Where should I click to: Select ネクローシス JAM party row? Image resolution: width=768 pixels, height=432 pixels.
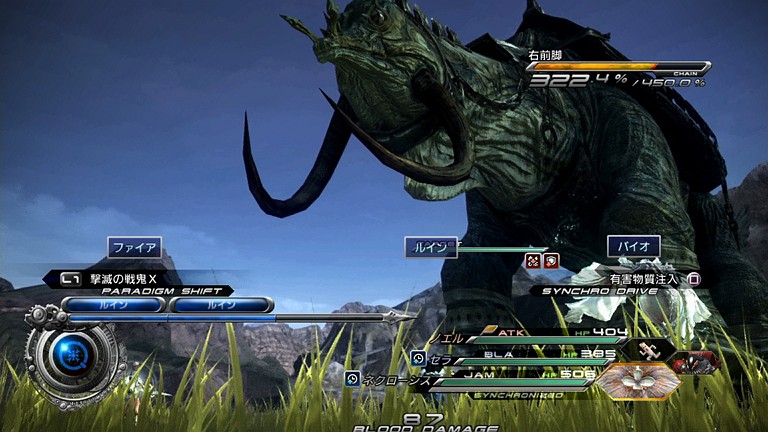click(x=480, y=379)
